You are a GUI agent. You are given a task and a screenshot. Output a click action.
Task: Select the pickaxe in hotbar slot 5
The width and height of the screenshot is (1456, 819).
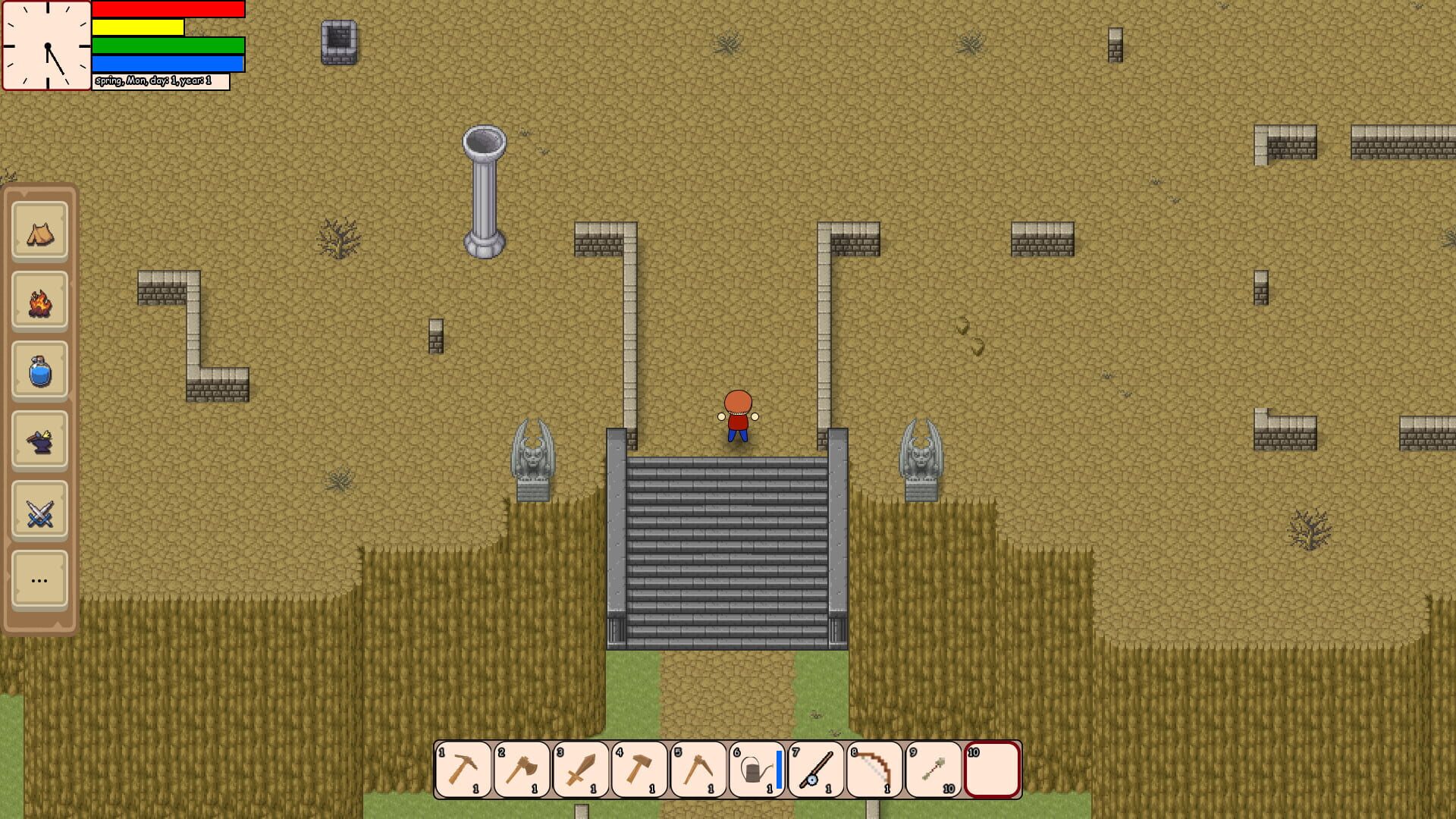tap(698, 770)
